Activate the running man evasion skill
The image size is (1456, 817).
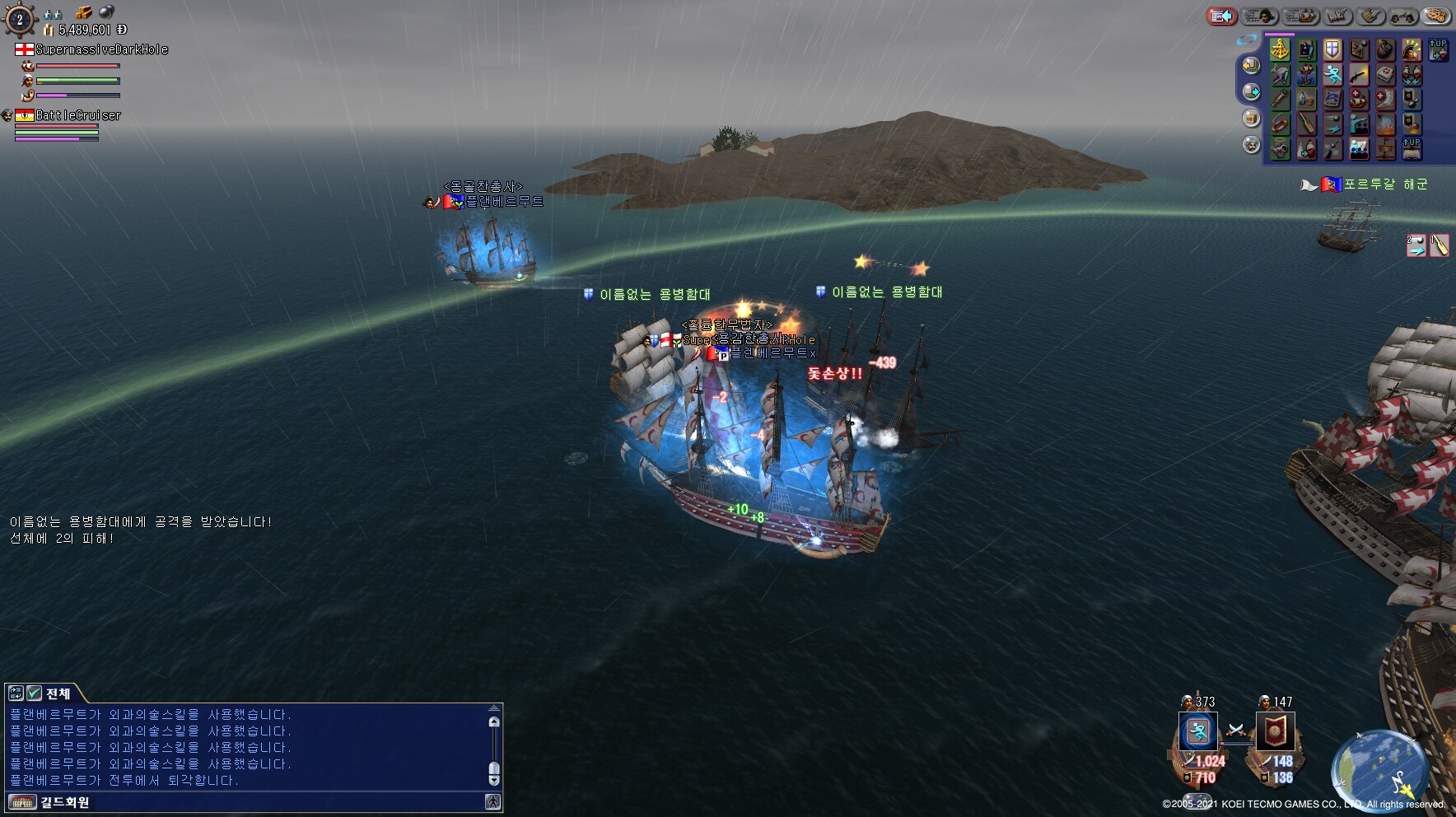click(x=1332, y=75)
